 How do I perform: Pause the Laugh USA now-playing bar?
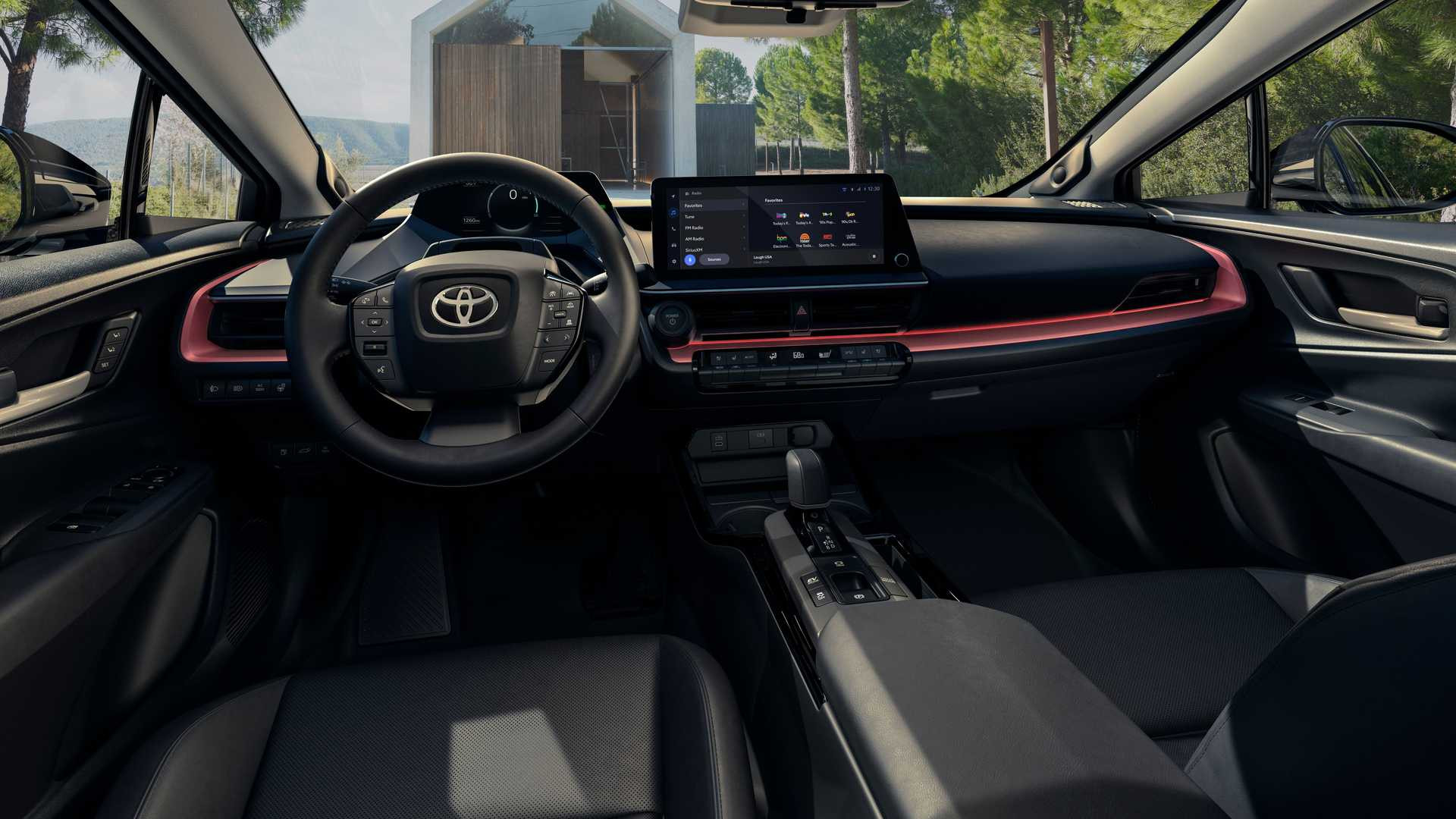click(874, 256)
